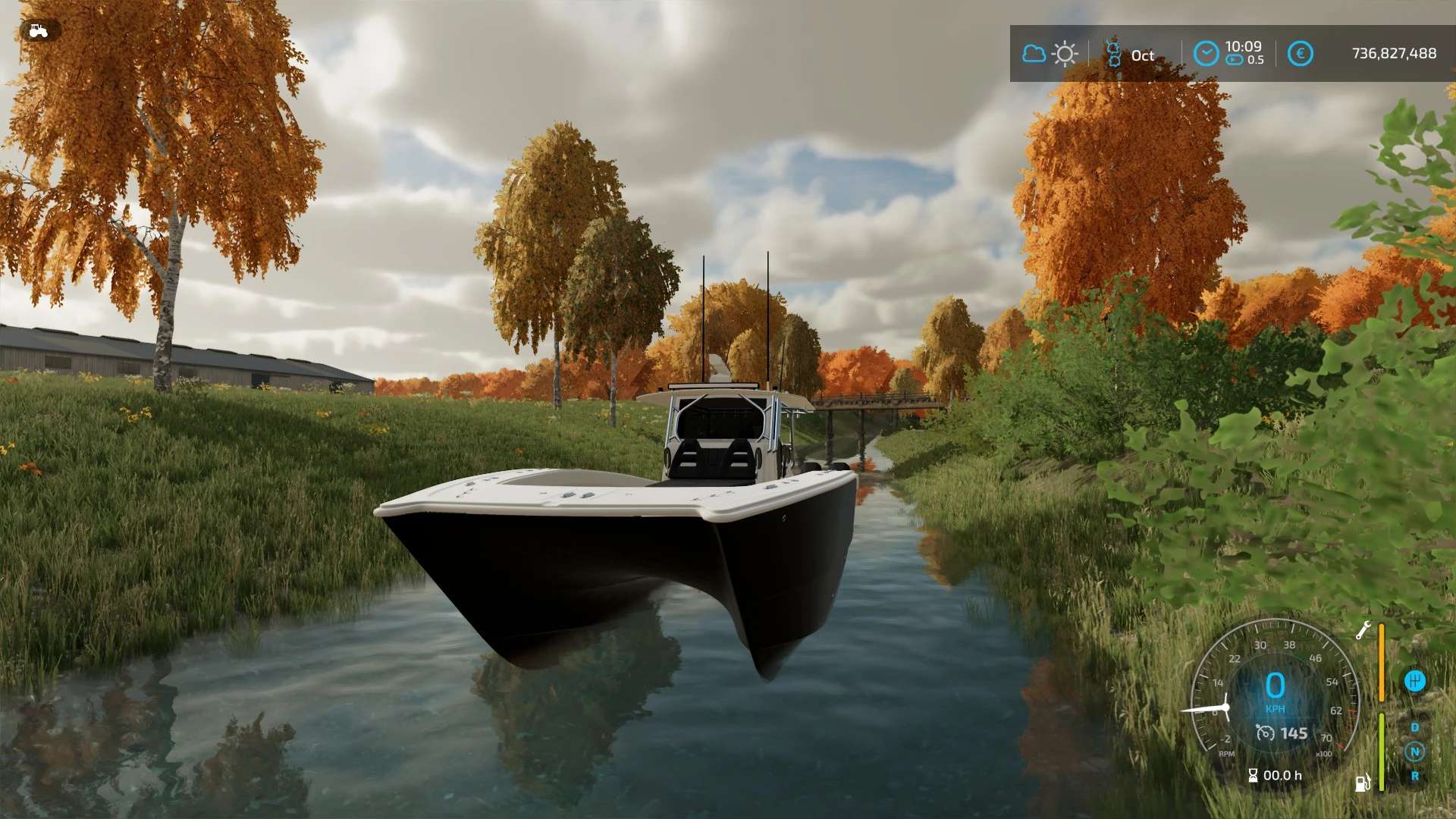Image resolution: width=1456 pixels, height=819 pixels.
Task: Click the fuel pump icon
Action: coord(1363,783)
